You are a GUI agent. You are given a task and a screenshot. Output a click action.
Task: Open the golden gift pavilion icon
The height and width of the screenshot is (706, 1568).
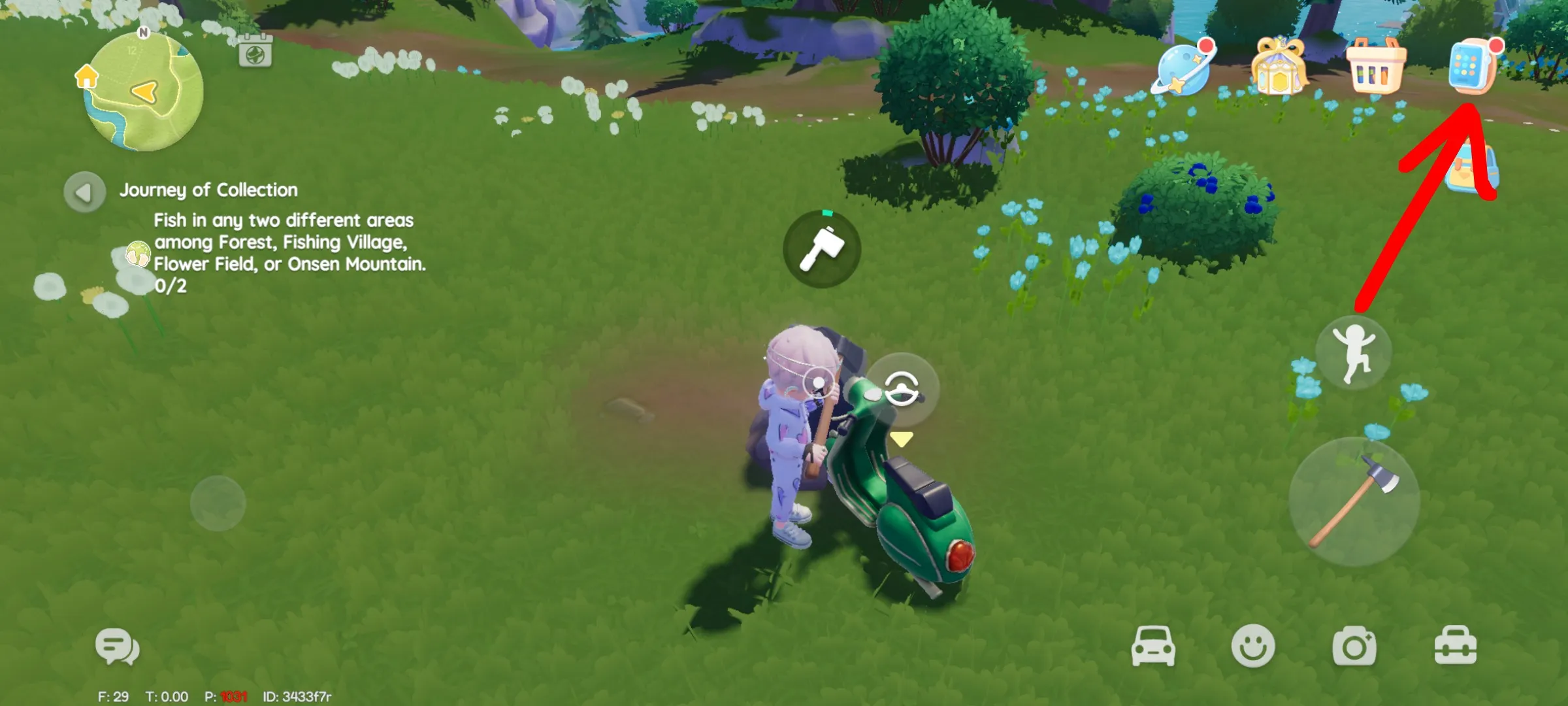[1278, 67]
